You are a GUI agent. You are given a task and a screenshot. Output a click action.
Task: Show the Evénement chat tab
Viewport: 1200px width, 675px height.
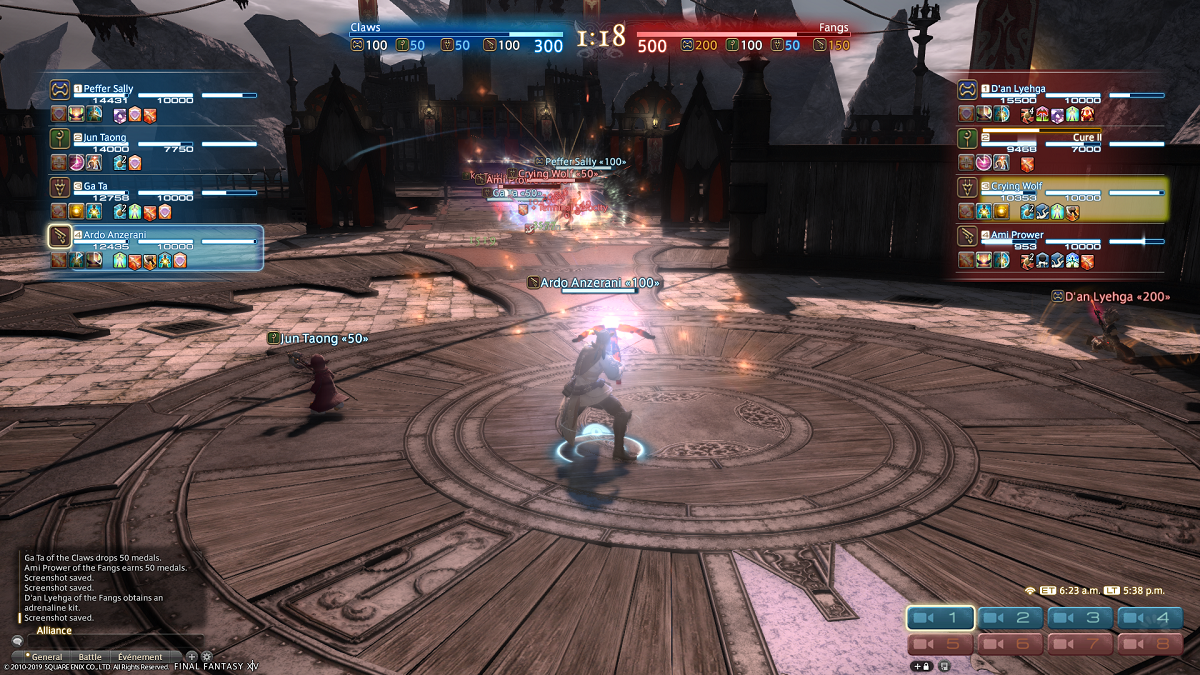(140, 657)
